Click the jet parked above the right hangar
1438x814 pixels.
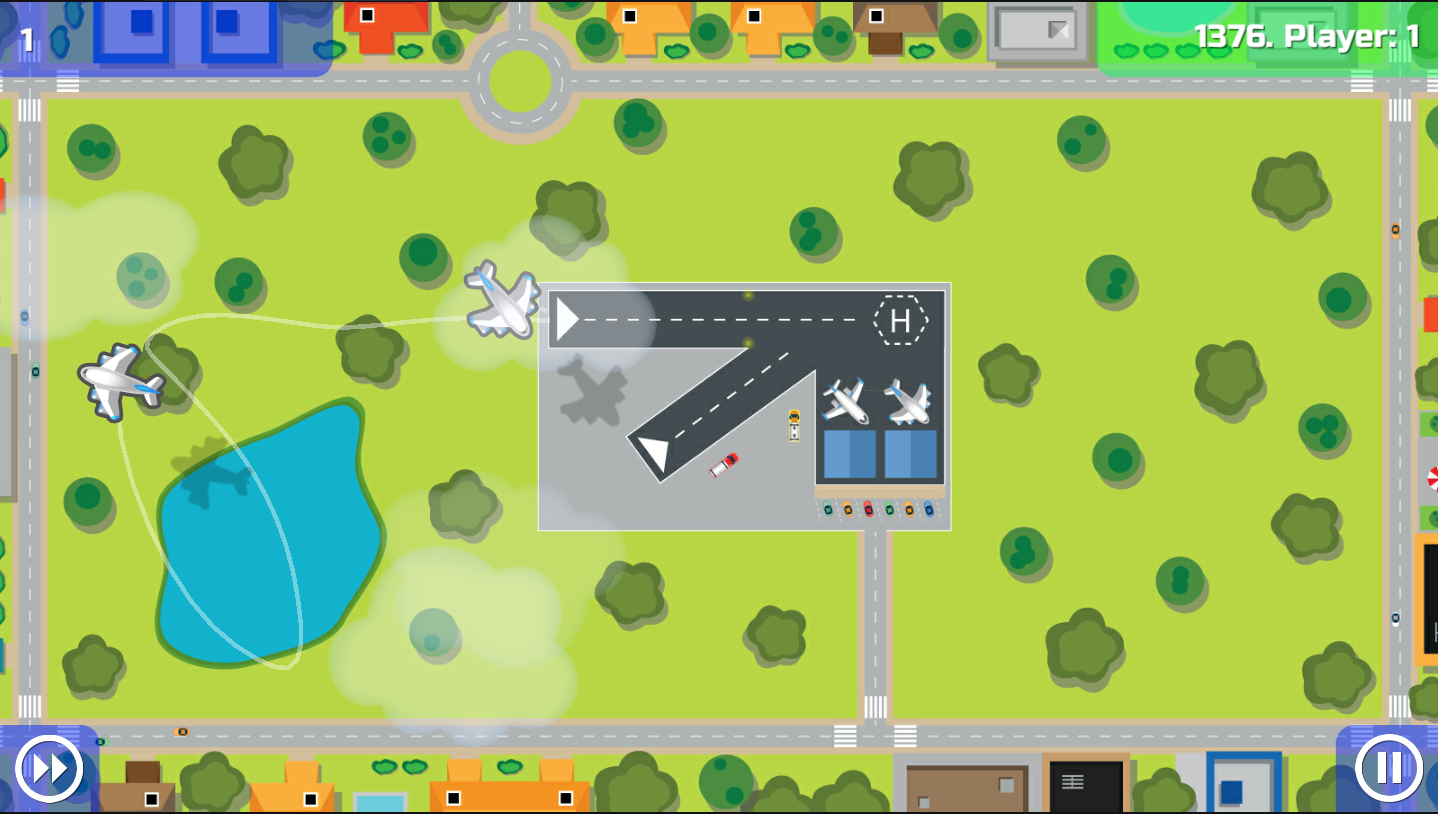pos(910,402)
